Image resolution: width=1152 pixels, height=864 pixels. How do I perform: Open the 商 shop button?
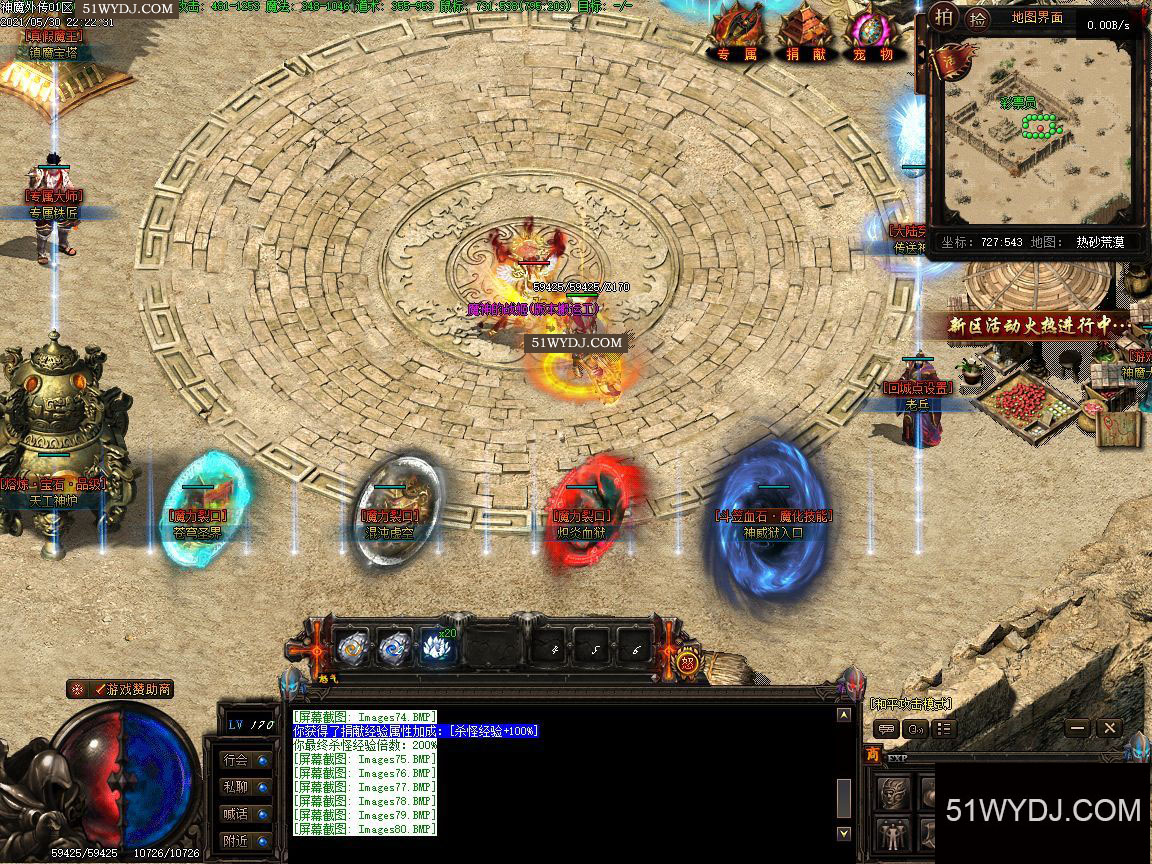[873, 755]
